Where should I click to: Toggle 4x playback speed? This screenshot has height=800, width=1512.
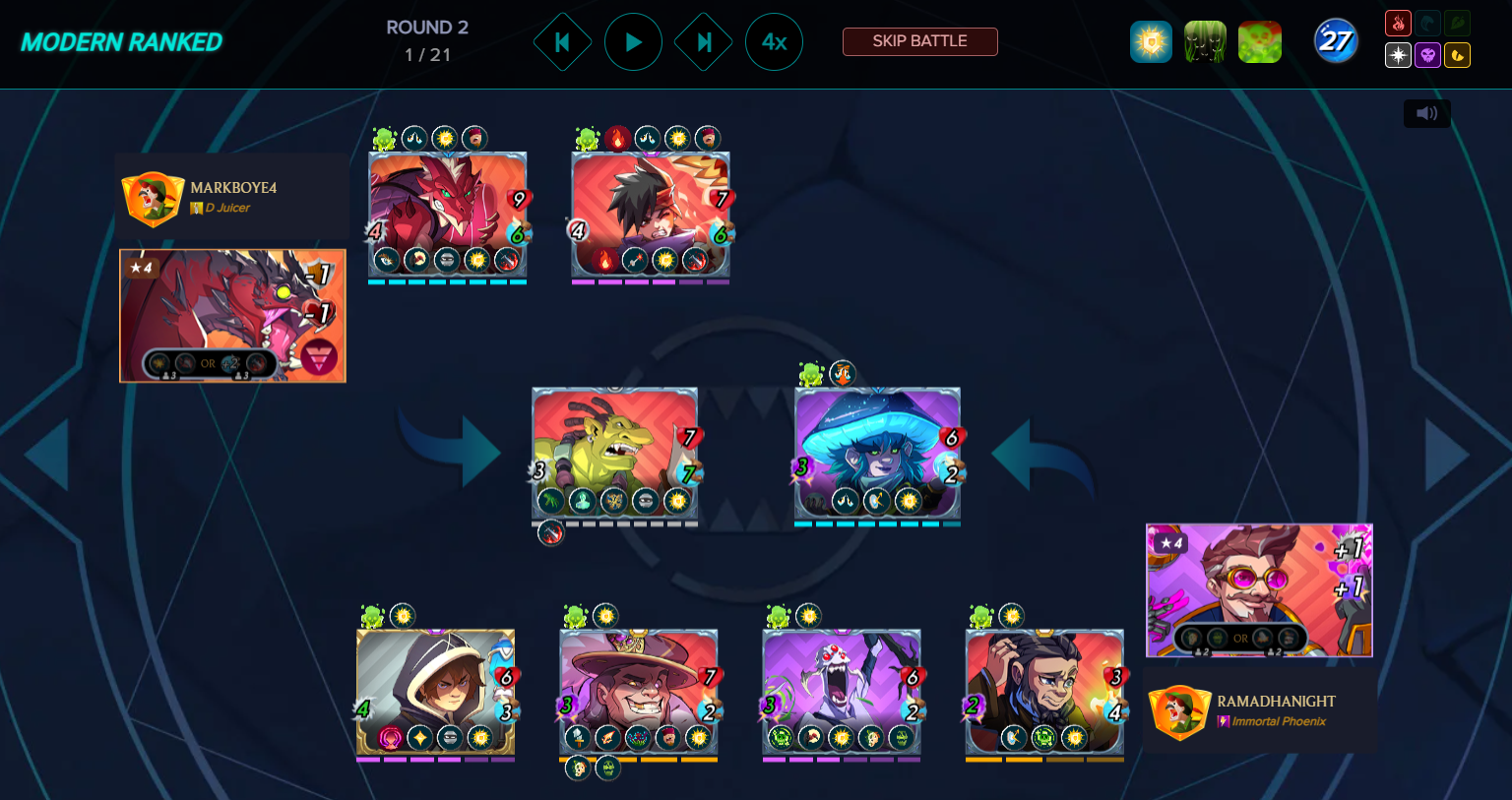pyautogui.click(x=774, y=41)
